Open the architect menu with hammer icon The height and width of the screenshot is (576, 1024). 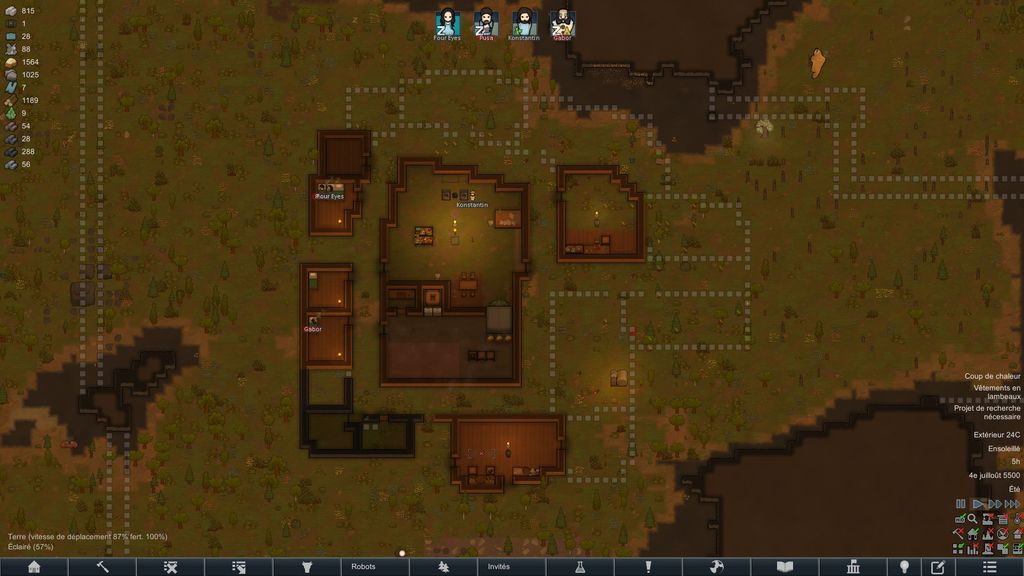[102, 567]
